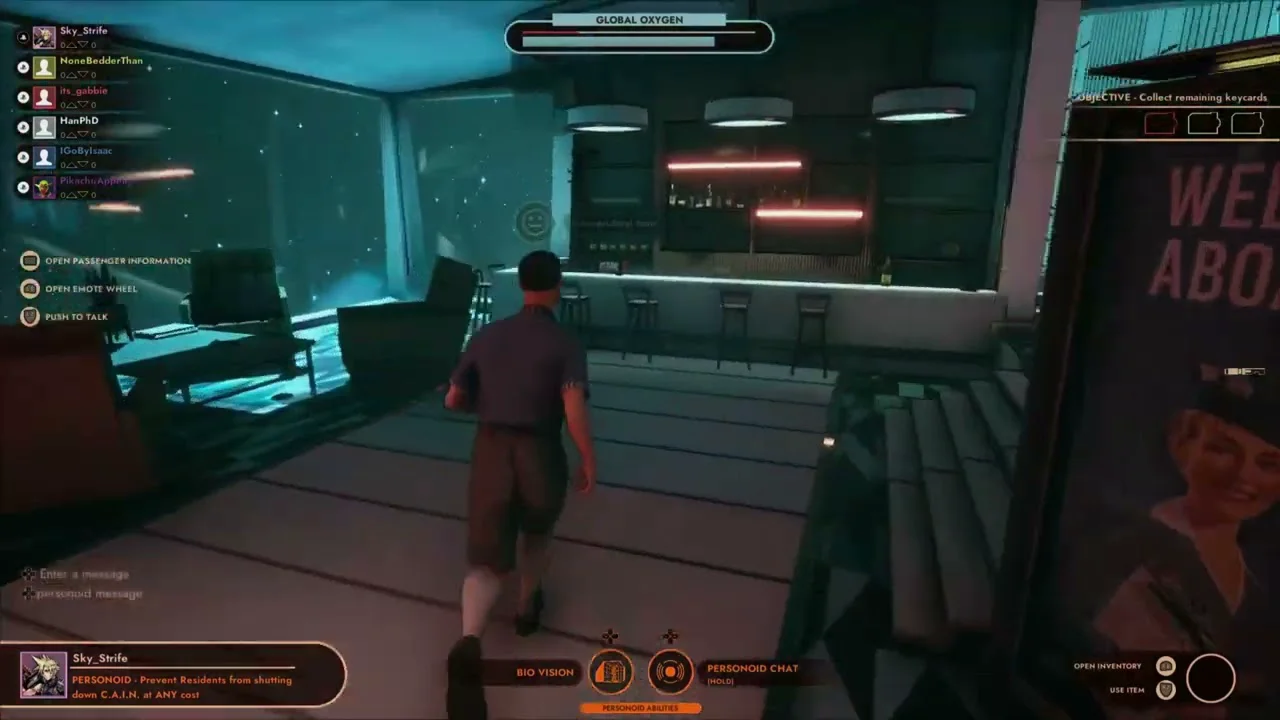The height and width of the screenshot is (720, 1280).
Task: Select Sky_Strife in the player list
Action: (x=83, y=31)
